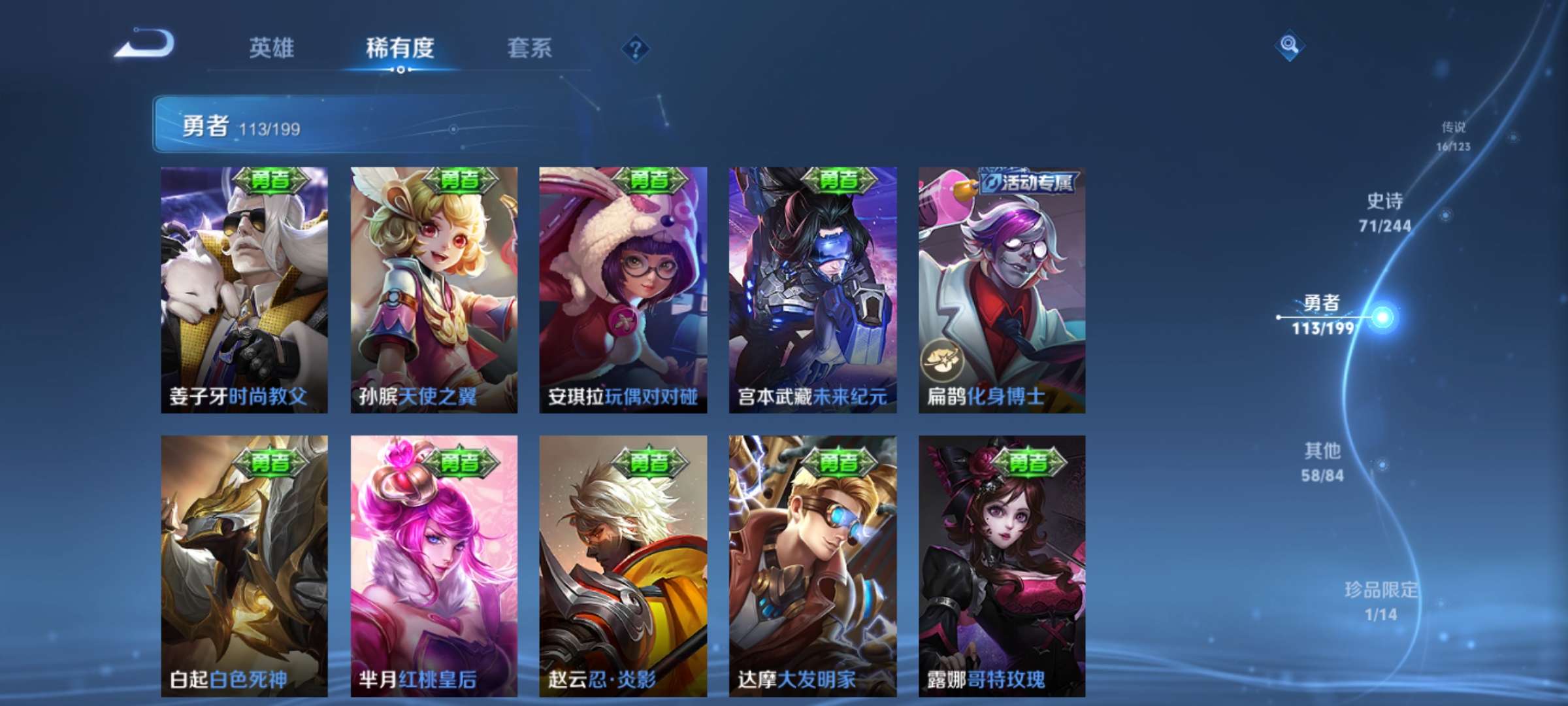This screenshot has height=706, width=1568.
Task: Select the 赵云 忍·炎影 skin
Action: point(623,565)
